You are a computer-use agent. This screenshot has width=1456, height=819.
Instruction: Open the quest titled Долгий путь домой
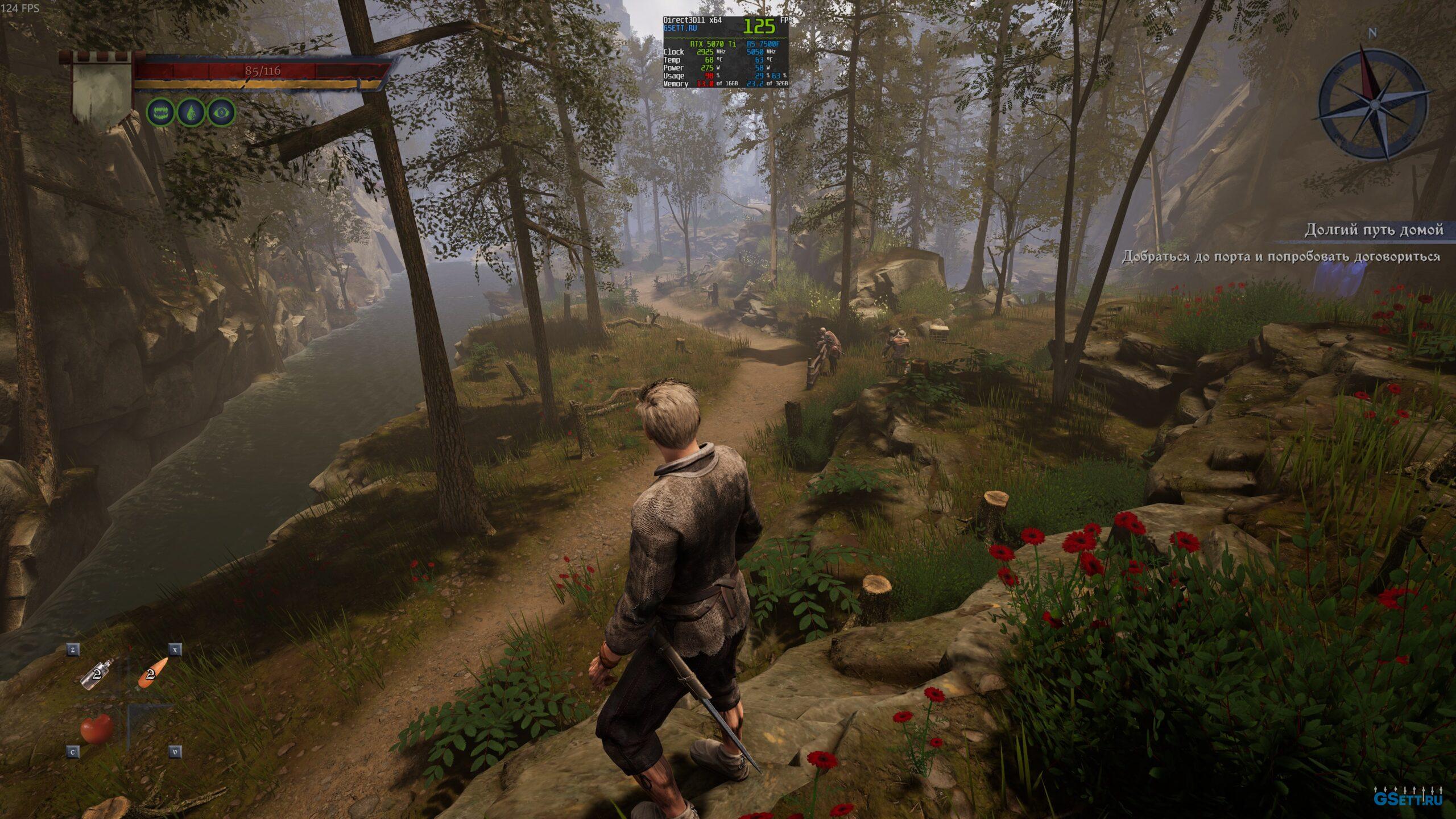1373,230
